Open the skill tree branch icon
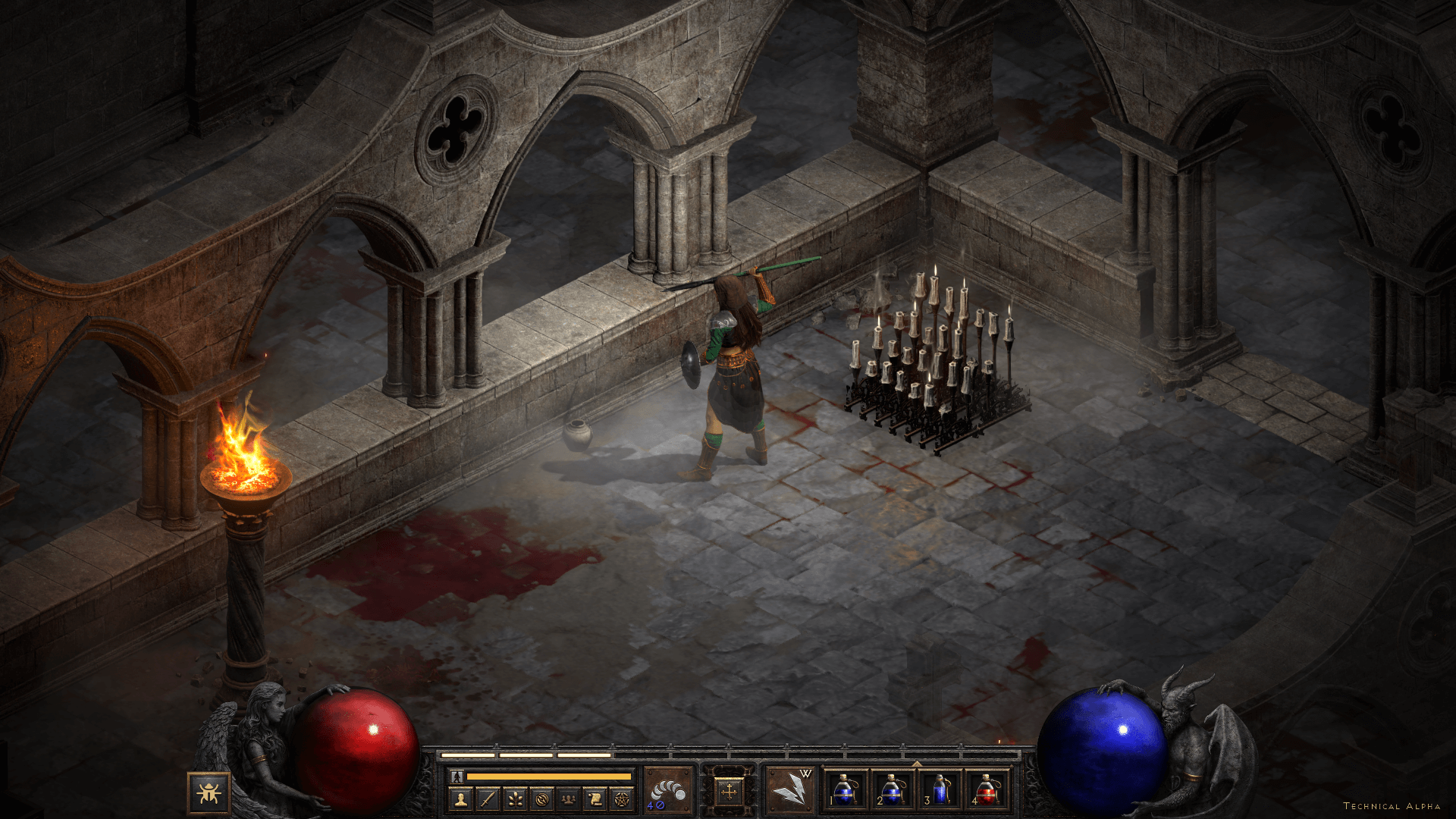Viewport: 1456px width, 819px height. tap(515, 799)
